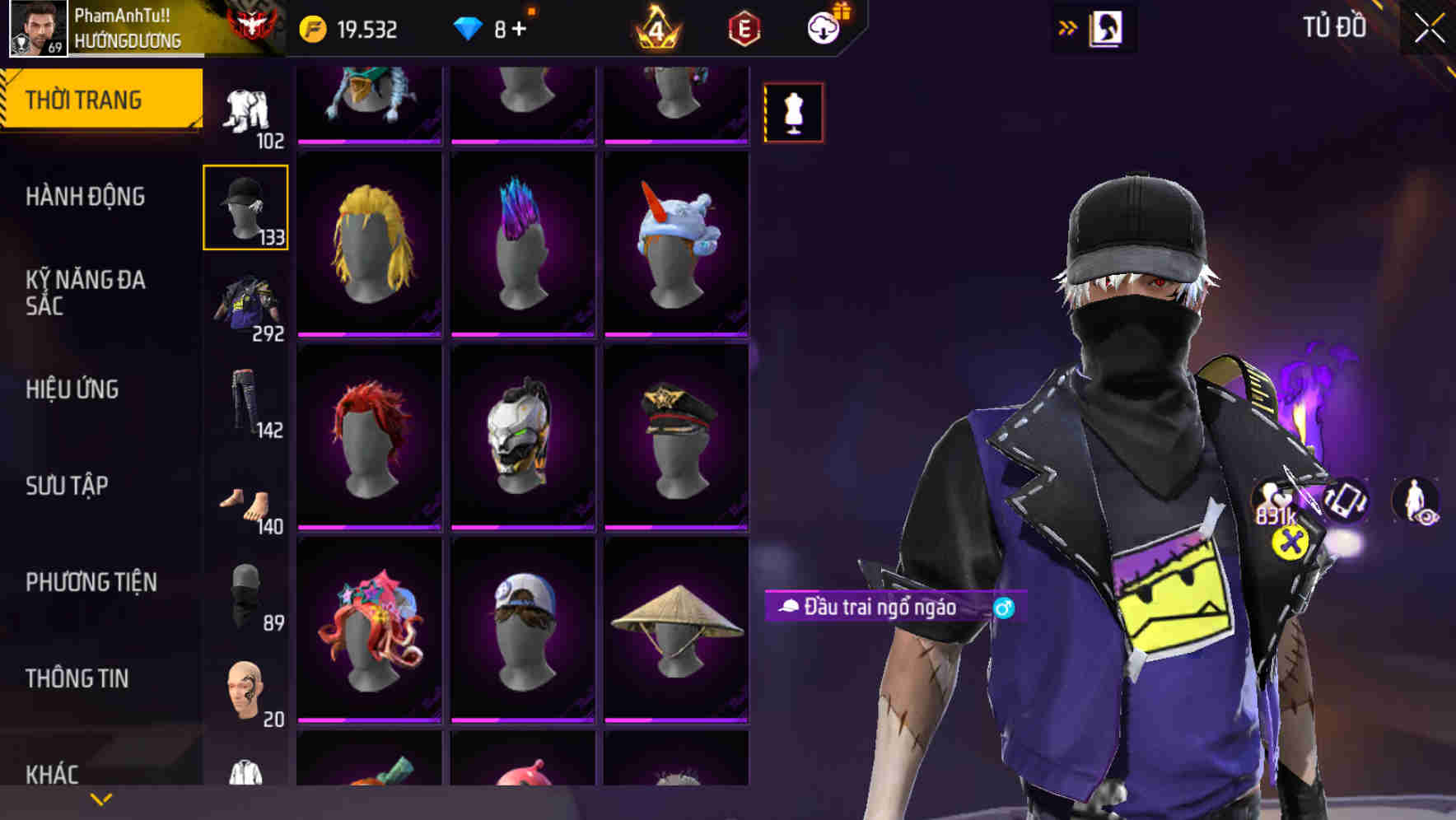This screenshot has width=1456, height=820.
Task: Open the HIỆU ỨNG menu item
Action: point(74,389)
